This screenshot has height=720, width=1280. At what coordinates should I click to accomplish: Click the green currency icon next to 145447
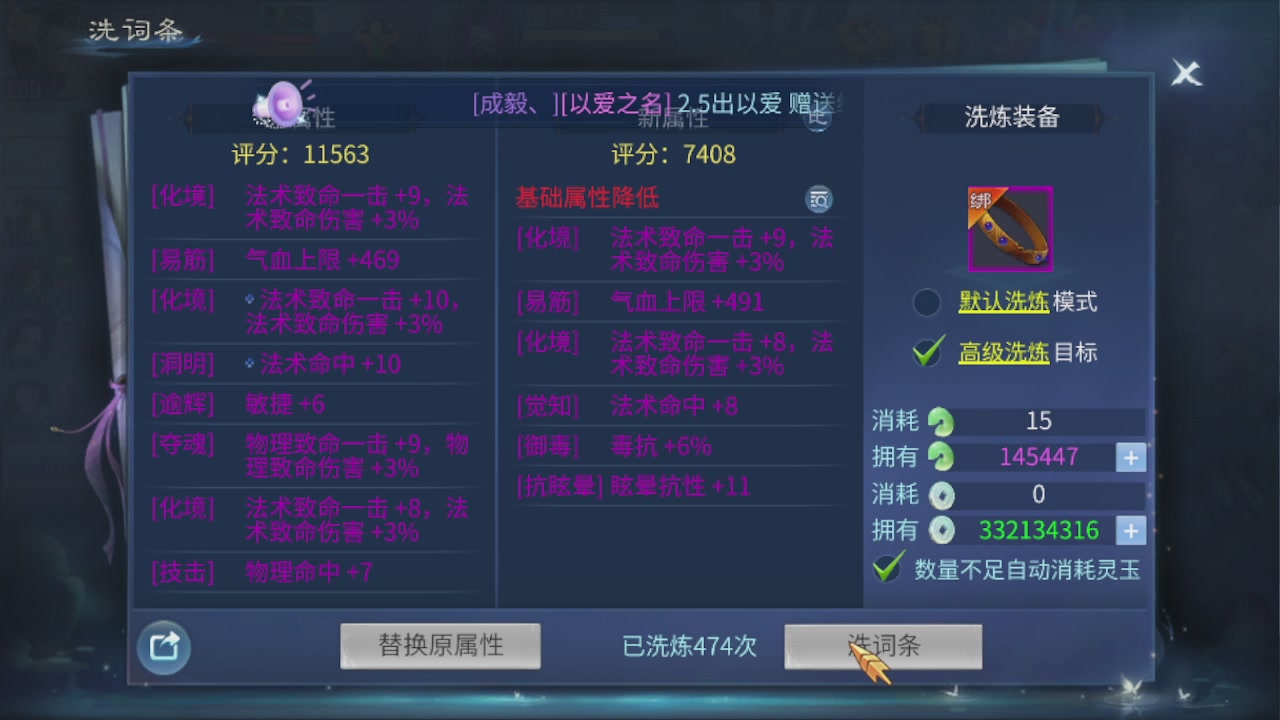[940, 458]
